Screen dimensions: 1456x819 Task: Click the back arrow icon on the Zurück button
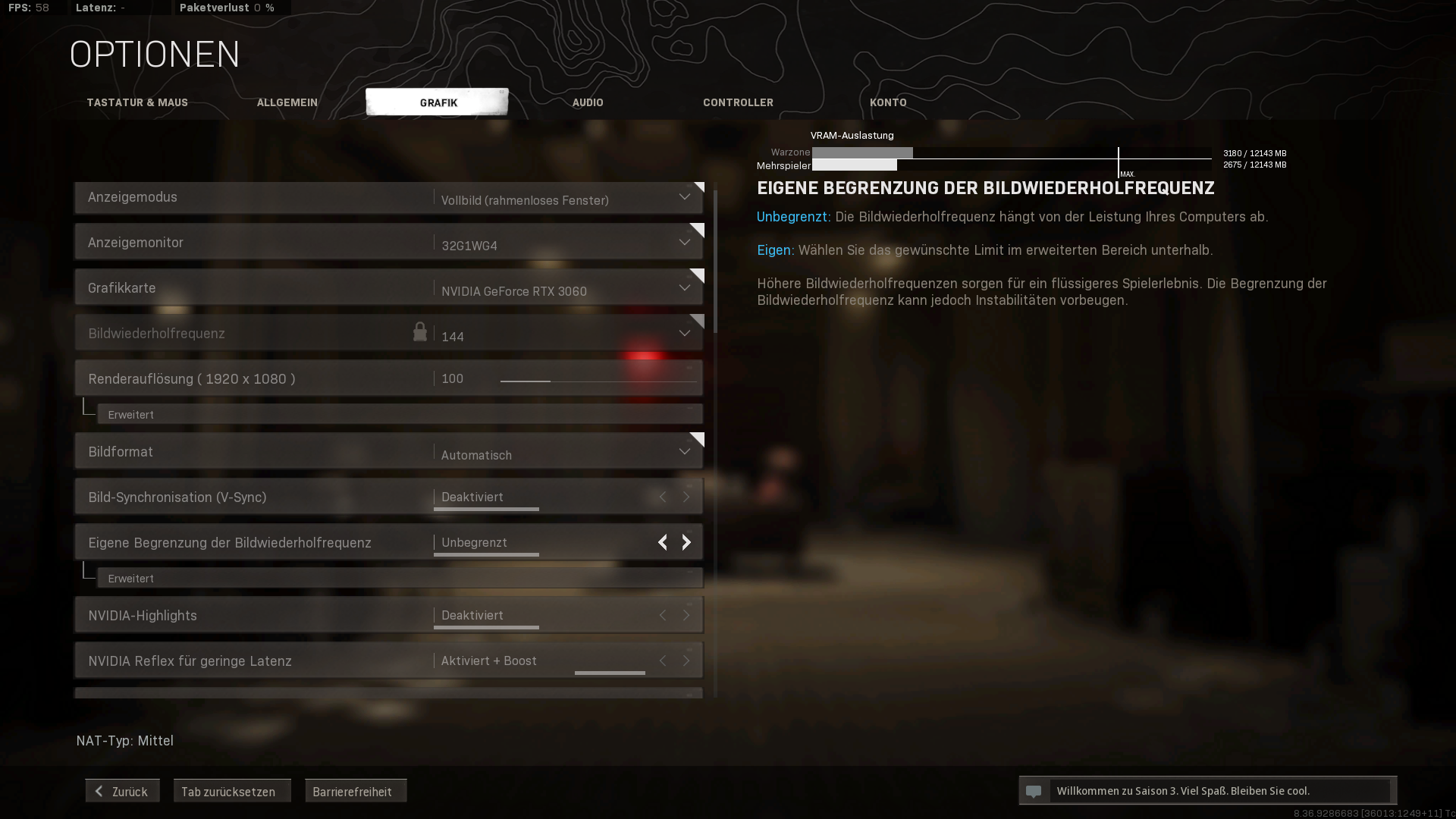click(99, 790)
